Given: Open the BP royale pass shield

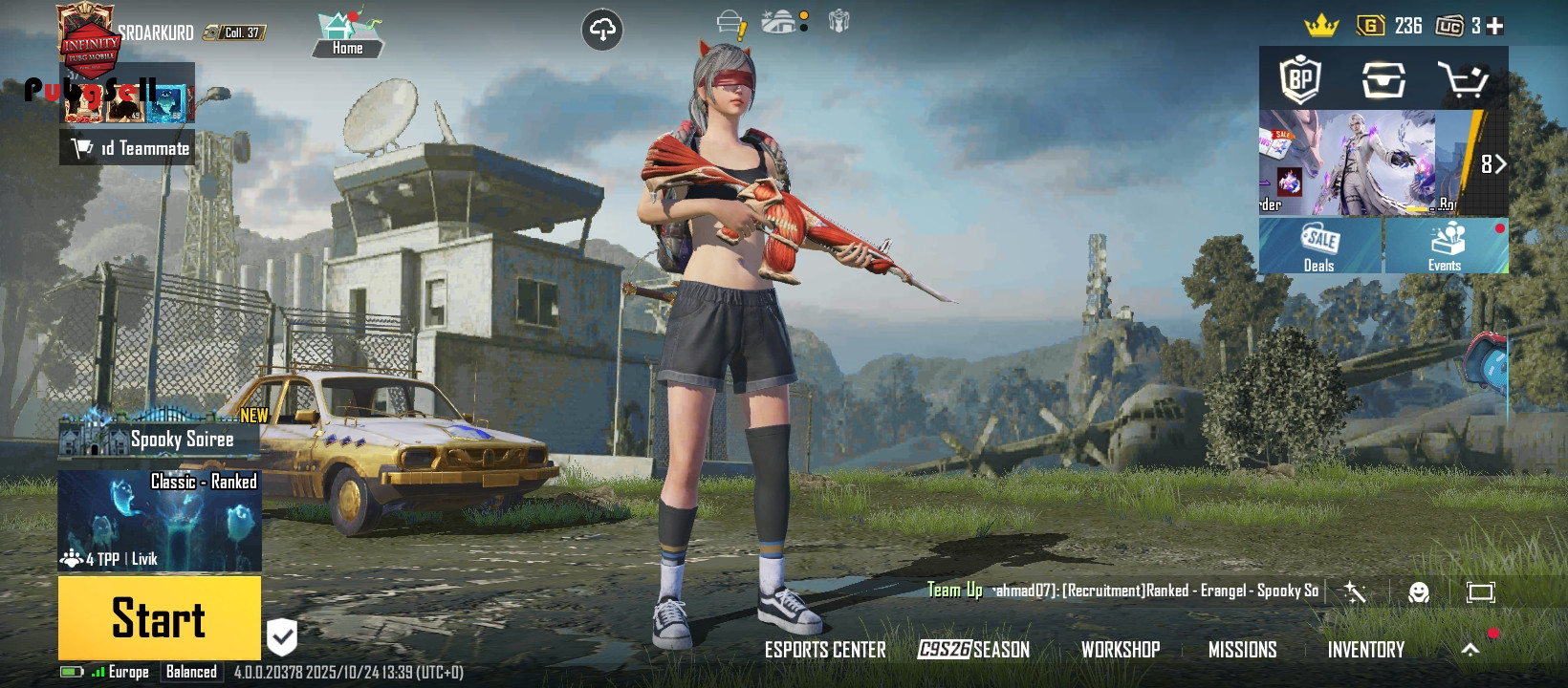Looking at the screenshot, I should coord(1300,79).
